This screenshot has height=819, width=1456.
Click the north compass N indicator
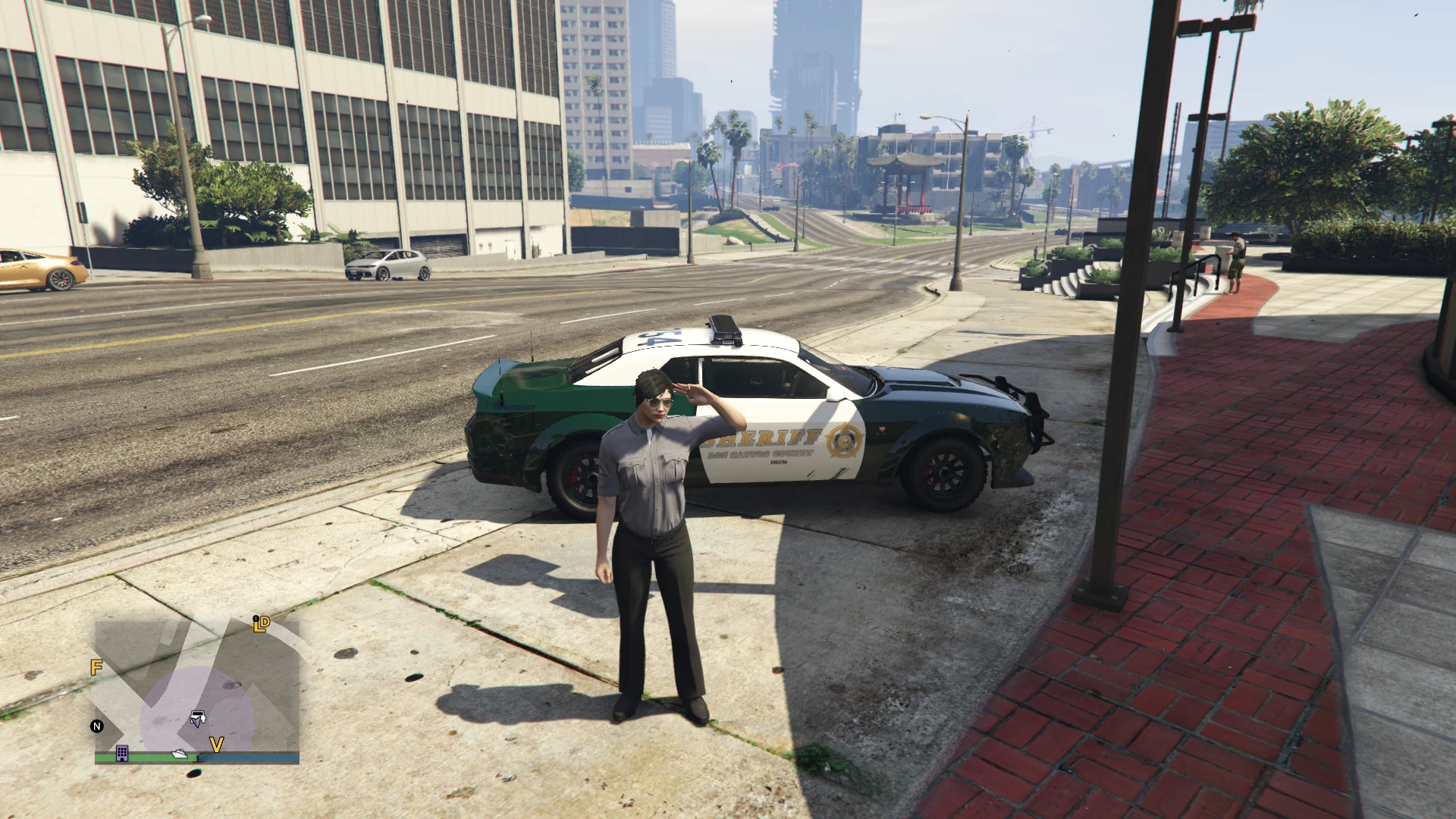click(x=96, y=726)
